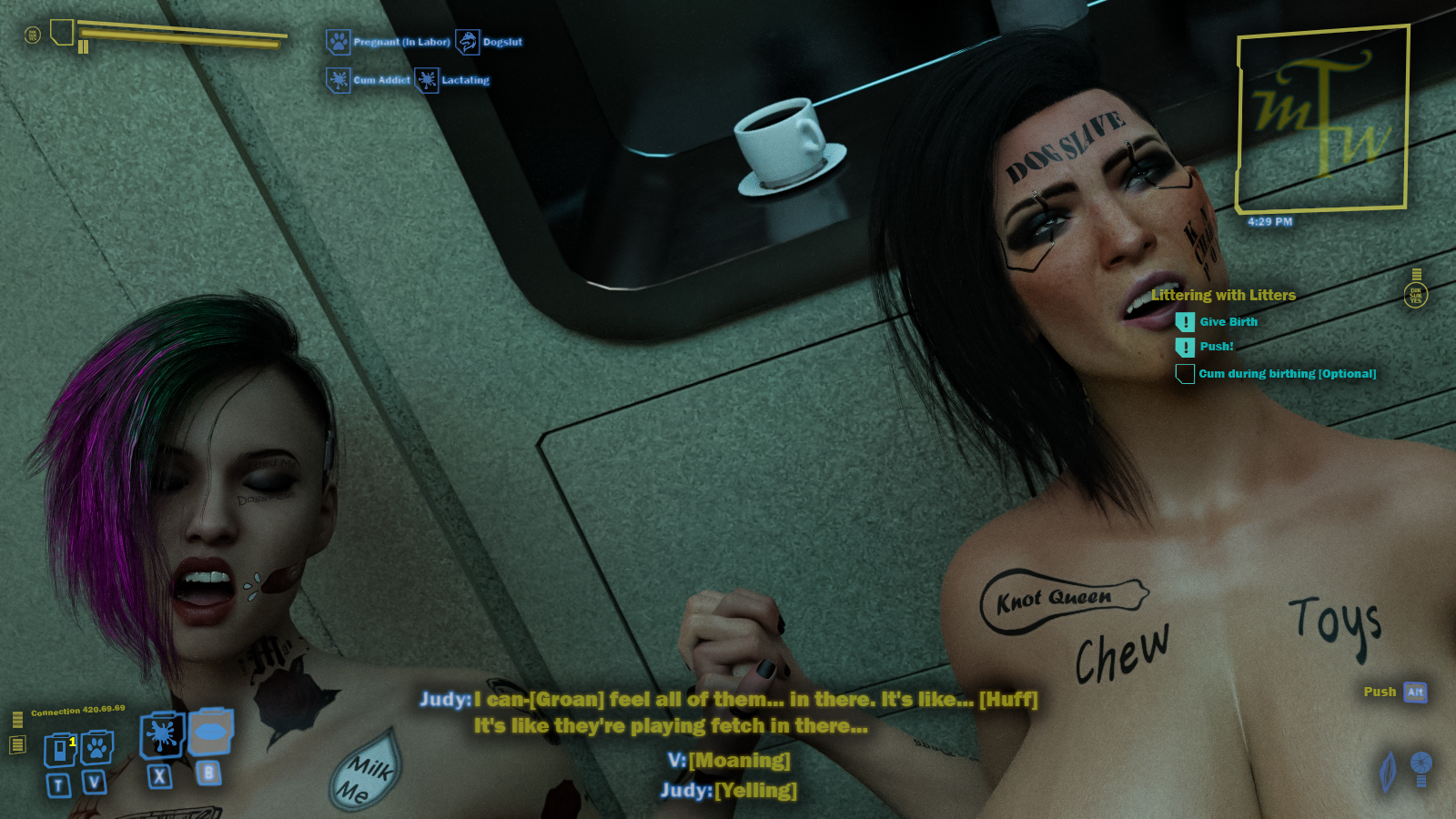The image size is (1456, 819).
Task: Select the Push! objective entry
Action: (x=1216, y=347)
